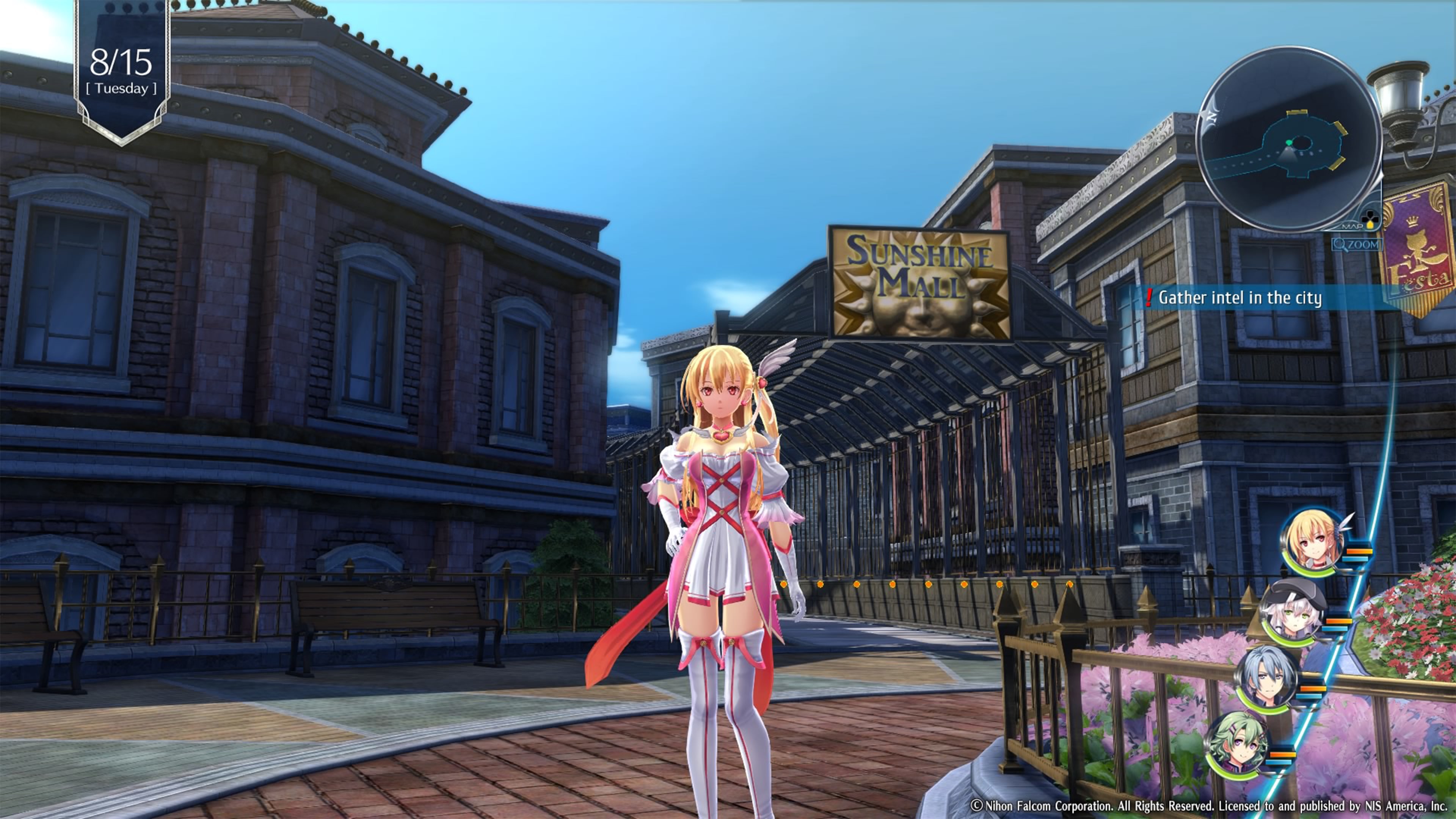Expand the minimap into the full area map
The image size is (1456, 819).
click(x=1352, y=227)
